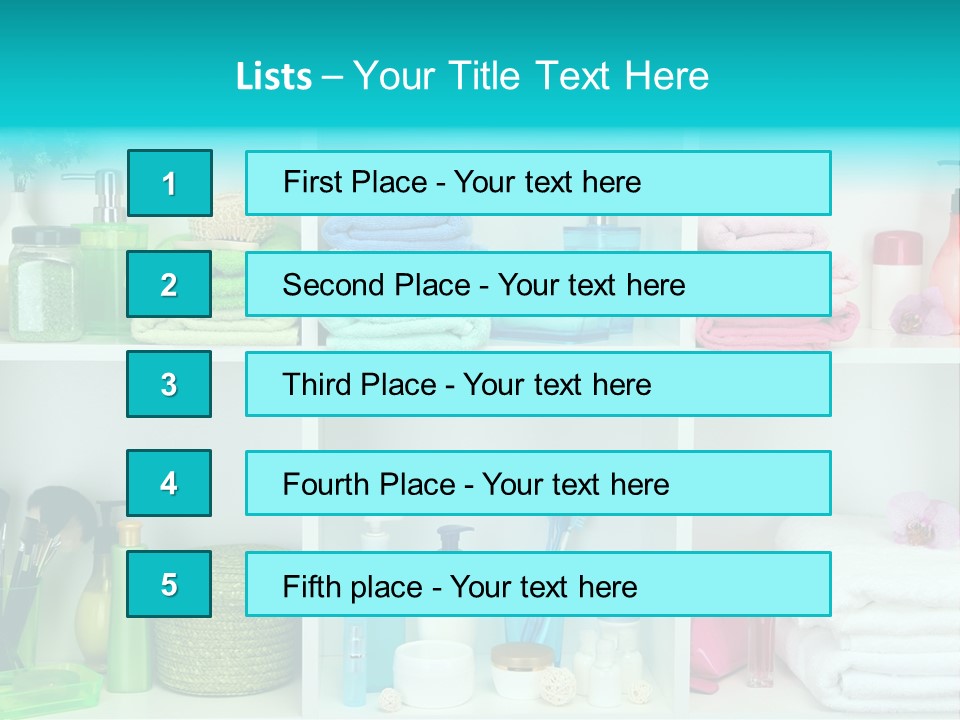
Task: Choose the Fourth Place text row
Action: tap(538, 483)
